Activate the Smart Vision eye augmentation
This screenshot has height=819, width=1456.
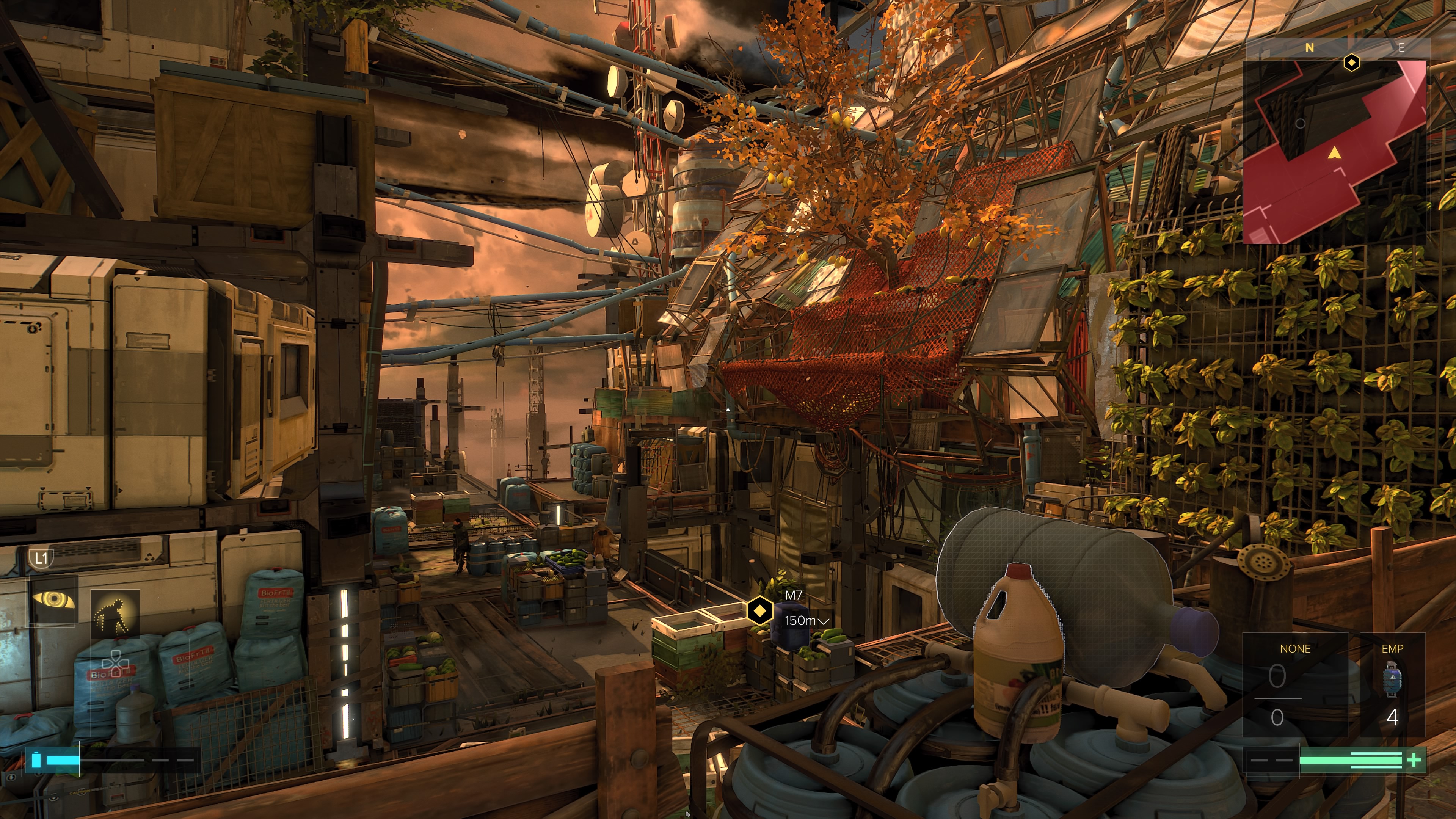(53, 599)
